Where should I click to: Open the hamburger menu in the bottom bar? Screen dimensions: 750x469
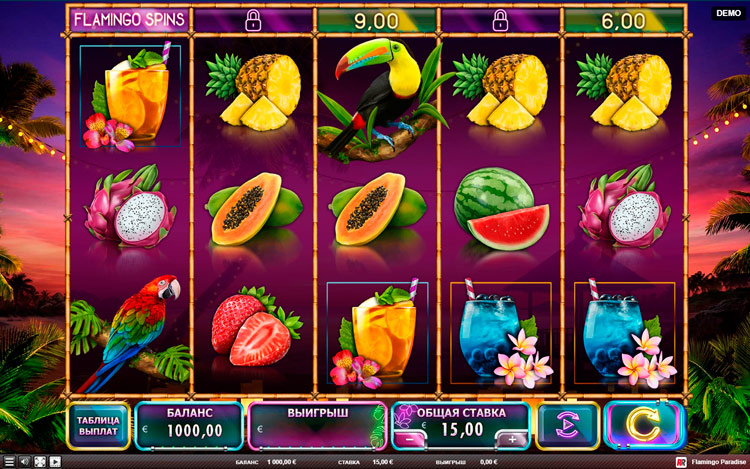[10, 462]
